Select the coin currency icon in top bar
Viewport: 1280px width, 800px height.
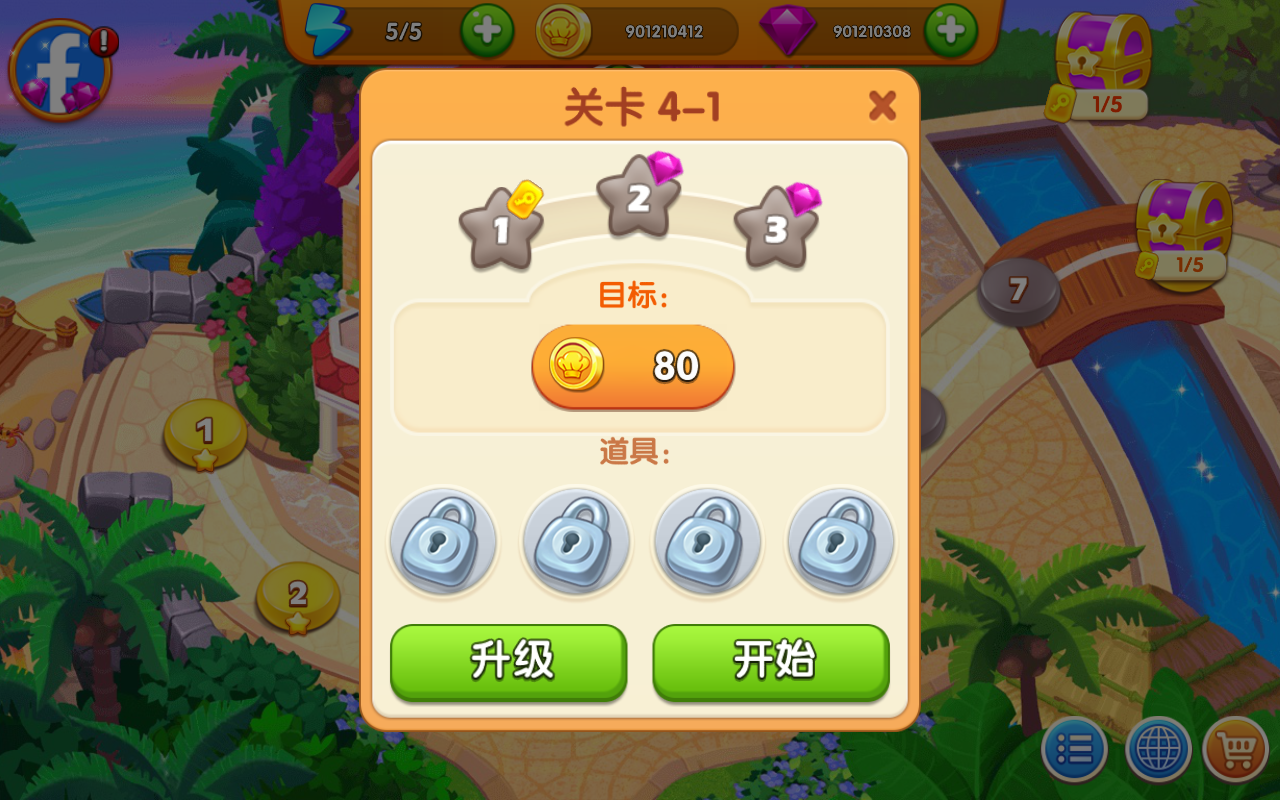click(563, 31)
